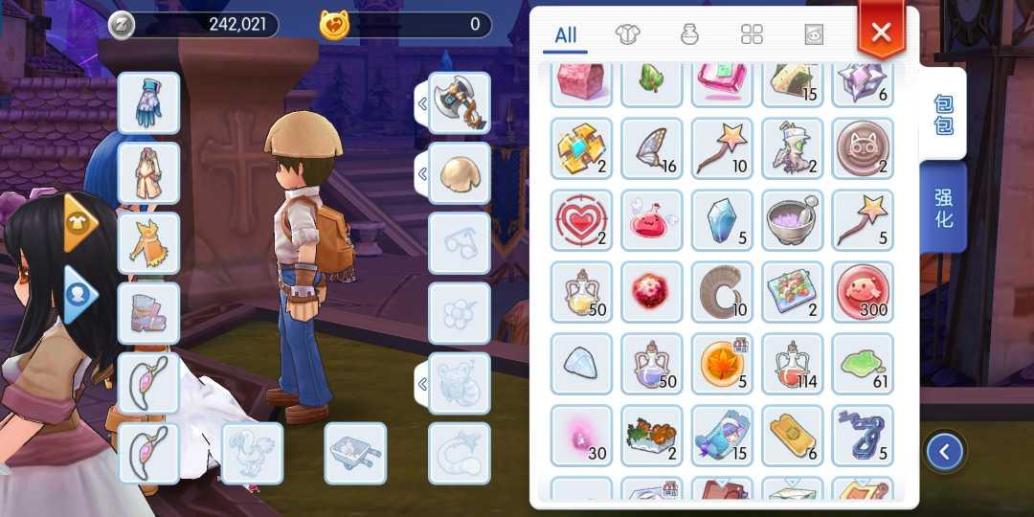
Task: Open the shirt equipment filter tab
Action: pyautogui.click(x=626, y=35)
